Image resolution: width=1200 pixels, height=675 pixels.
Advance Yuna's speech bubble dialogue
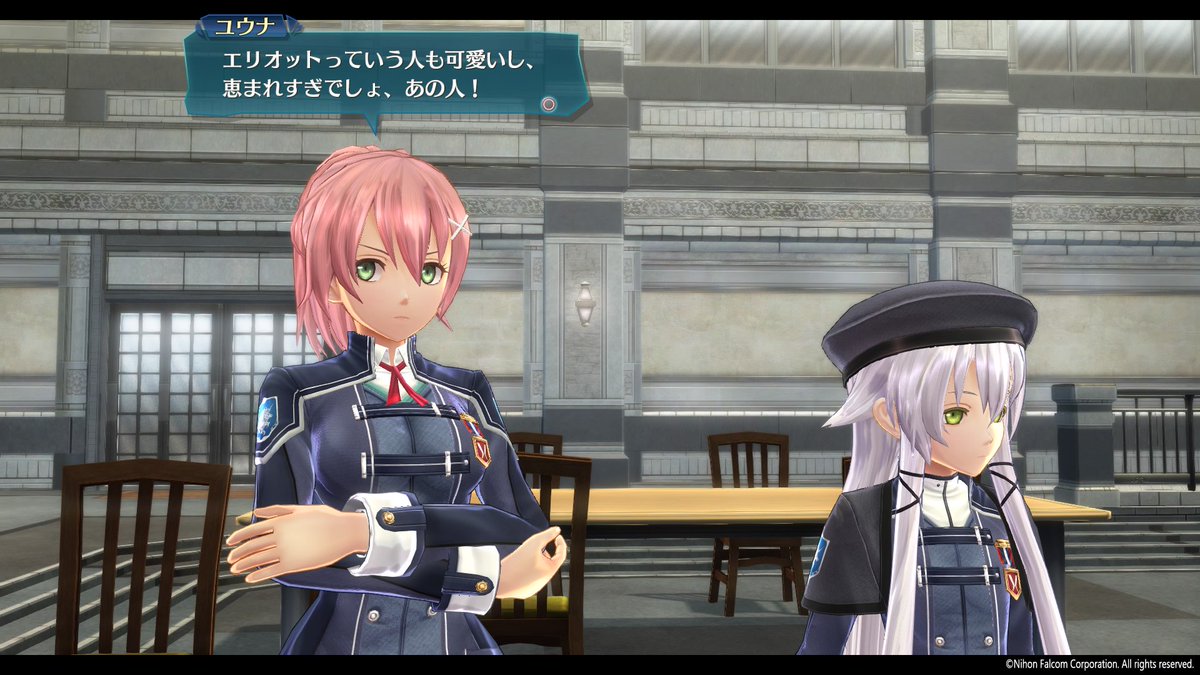coord(380,75)
